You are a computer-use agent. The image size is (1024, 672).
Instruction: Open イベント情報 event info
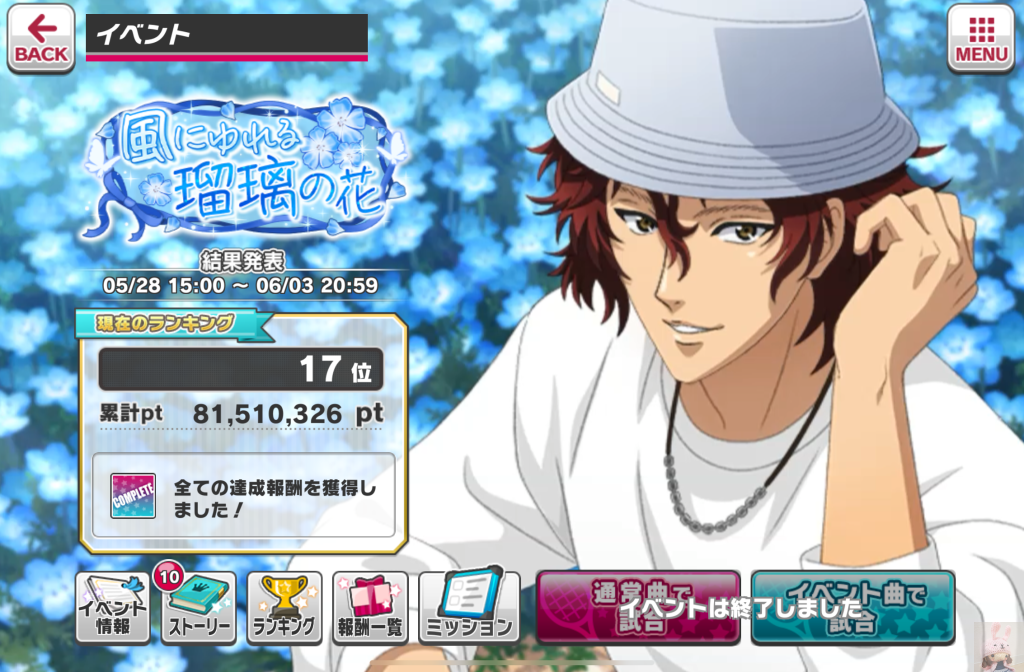(x=113, y=607)
